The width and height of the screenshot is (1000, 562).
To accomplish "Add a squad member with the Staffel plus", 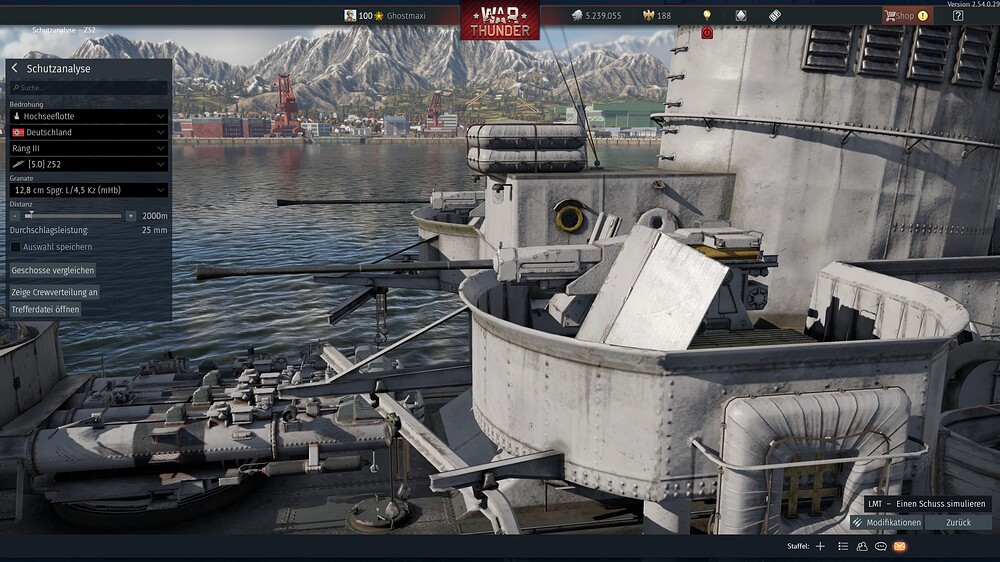I will pyautogui.click(x=820, y=546).
